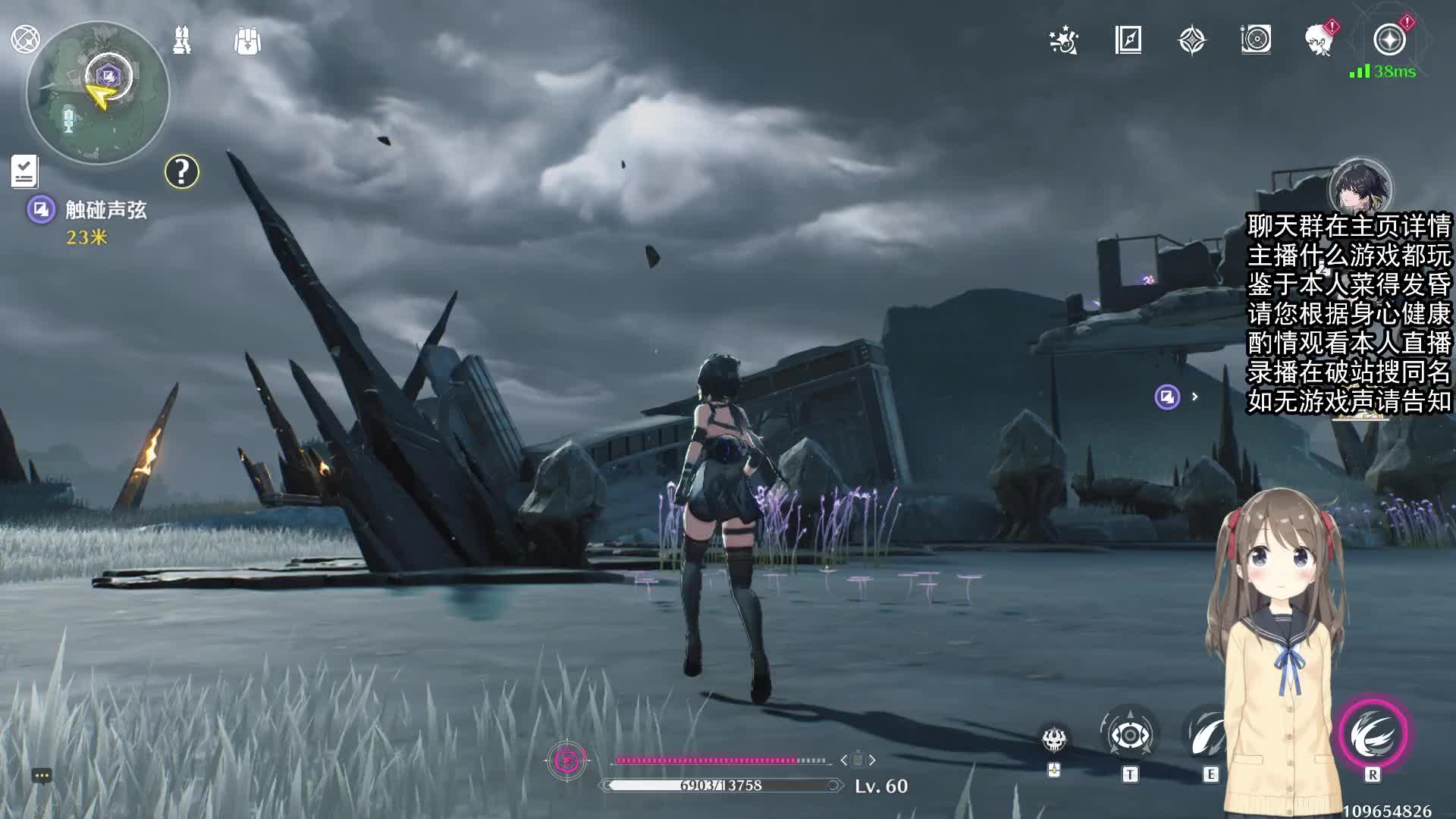Screen dimensions: 1456x819
Task: Click the twin figures icon near minimap
Action: coord(182,40)
